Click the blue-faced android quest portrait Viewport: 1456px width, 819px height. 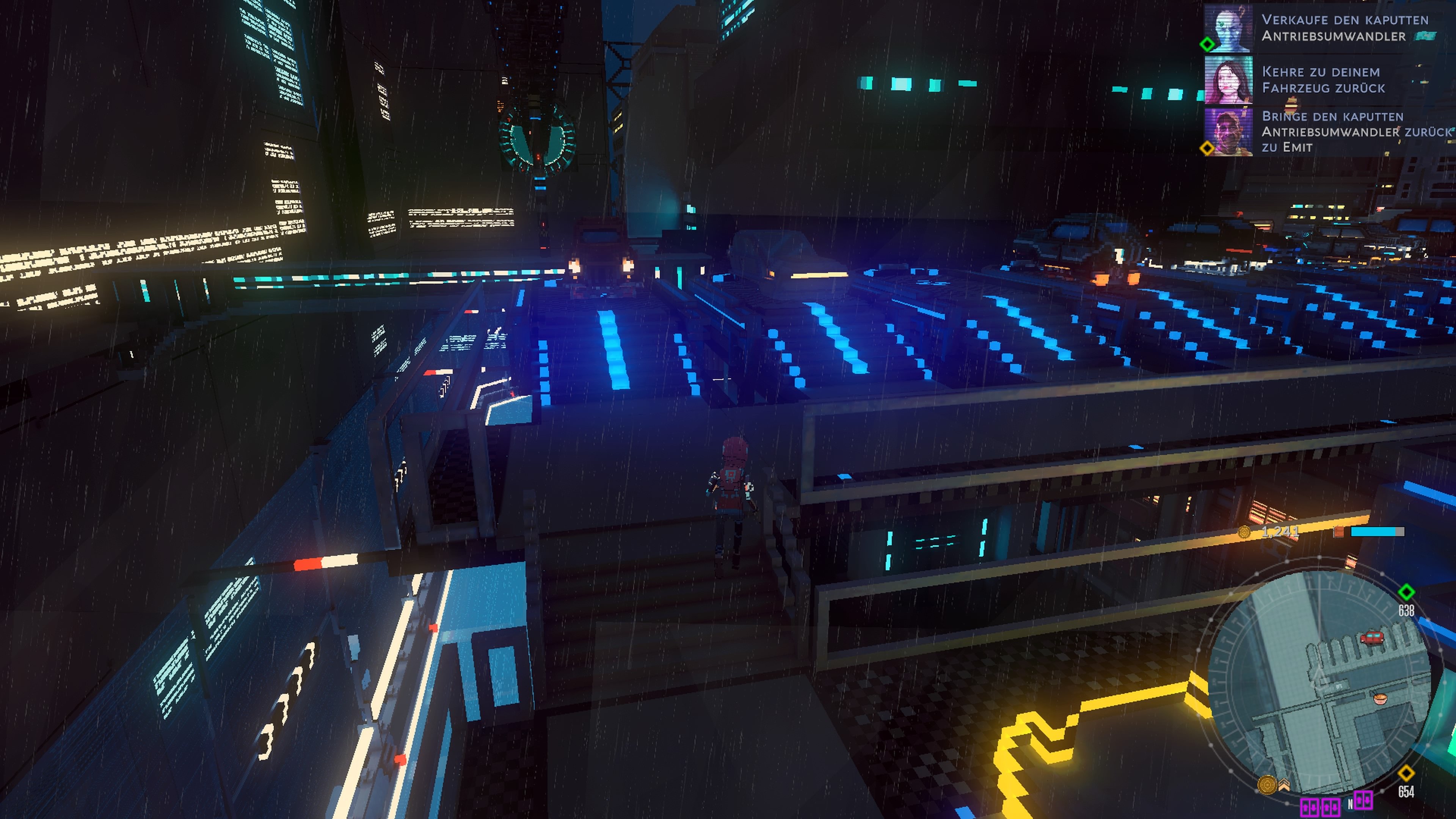pyautogui.click(x=1228, y=28)
